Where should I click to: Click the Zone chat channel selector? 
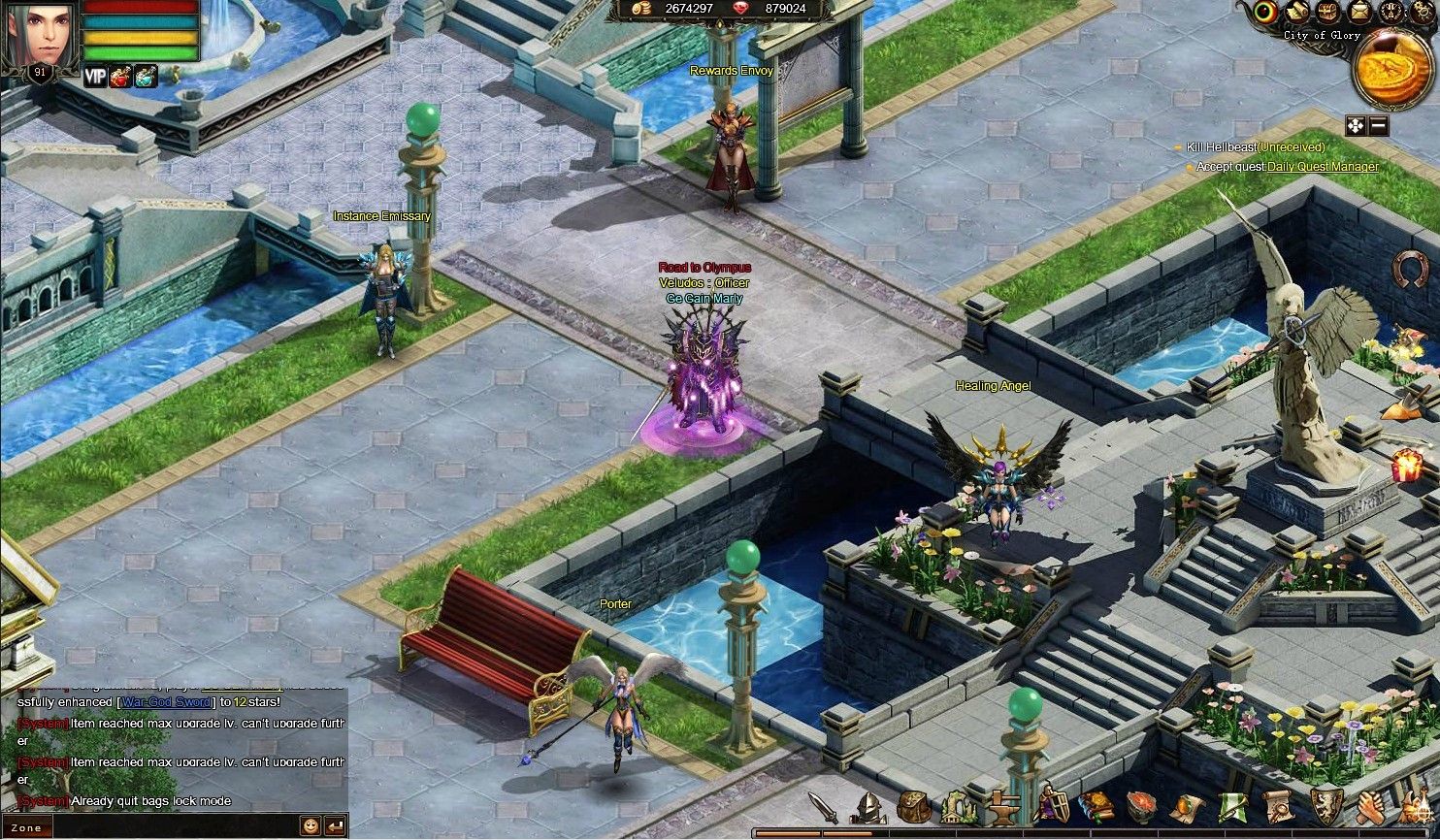point(27,828)
